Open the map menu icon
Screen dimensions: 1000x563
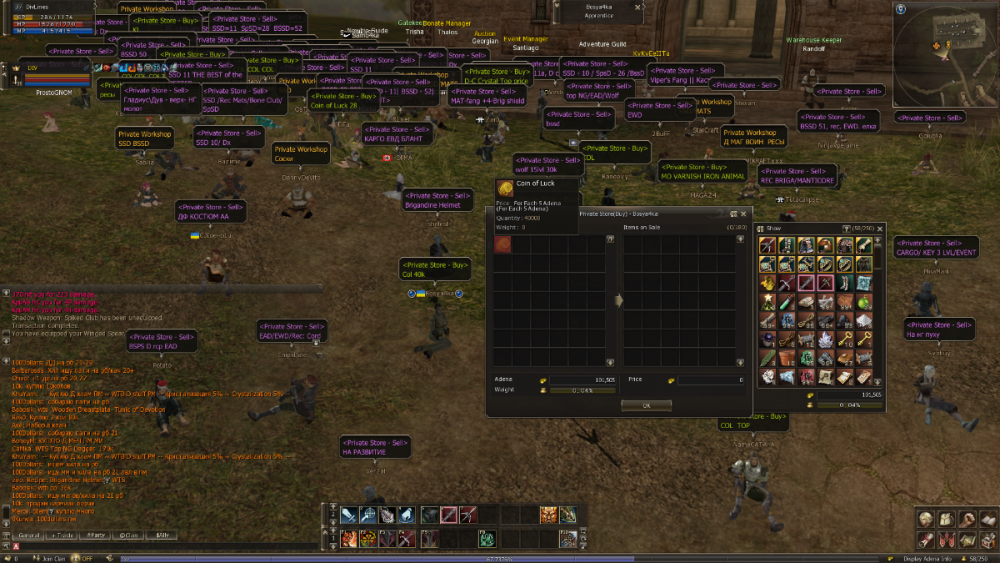click(967, 540)
